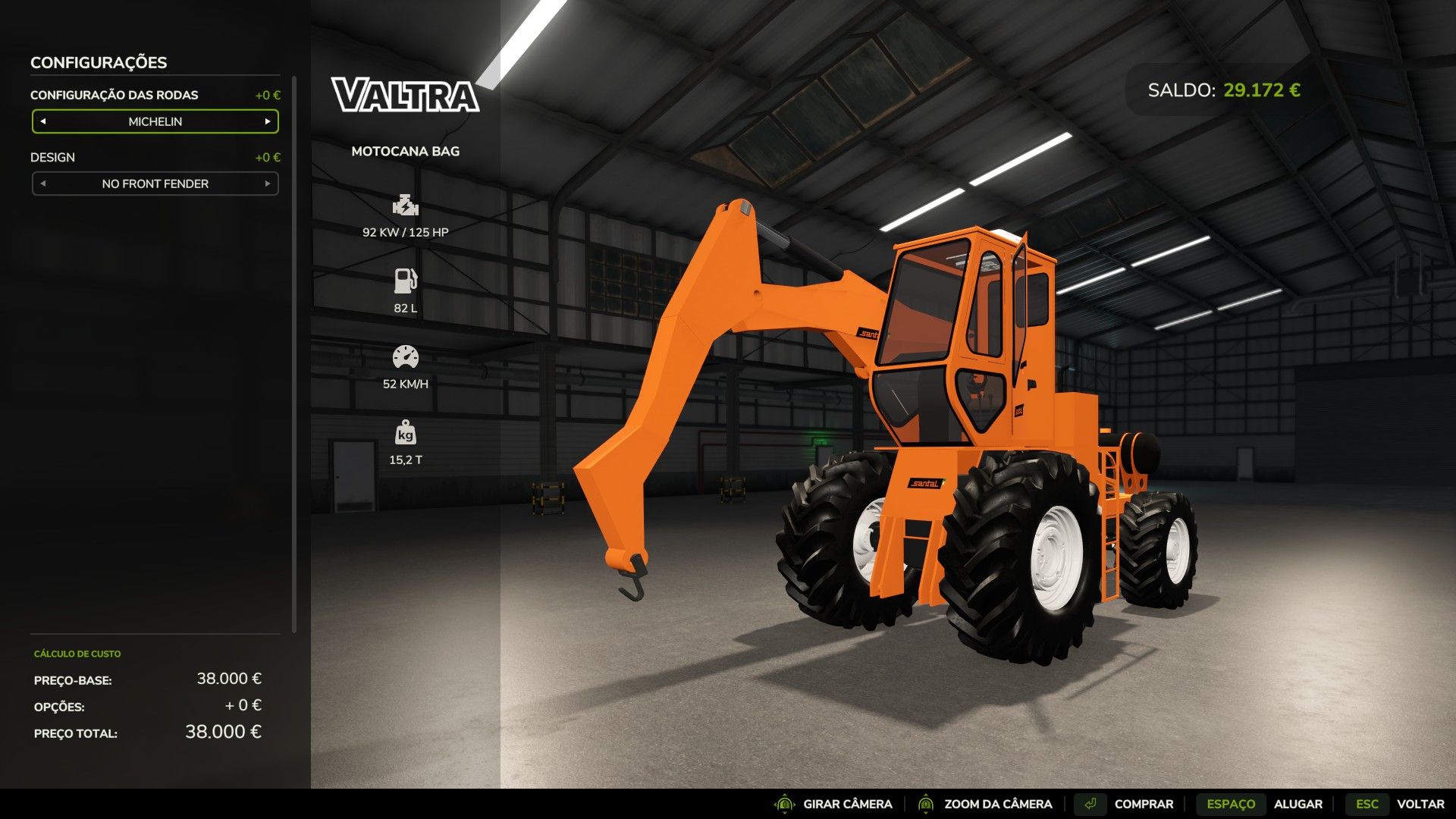The image size is (1456, 819).
Task: Click the DESIGN section header
Action: [52, 157]
